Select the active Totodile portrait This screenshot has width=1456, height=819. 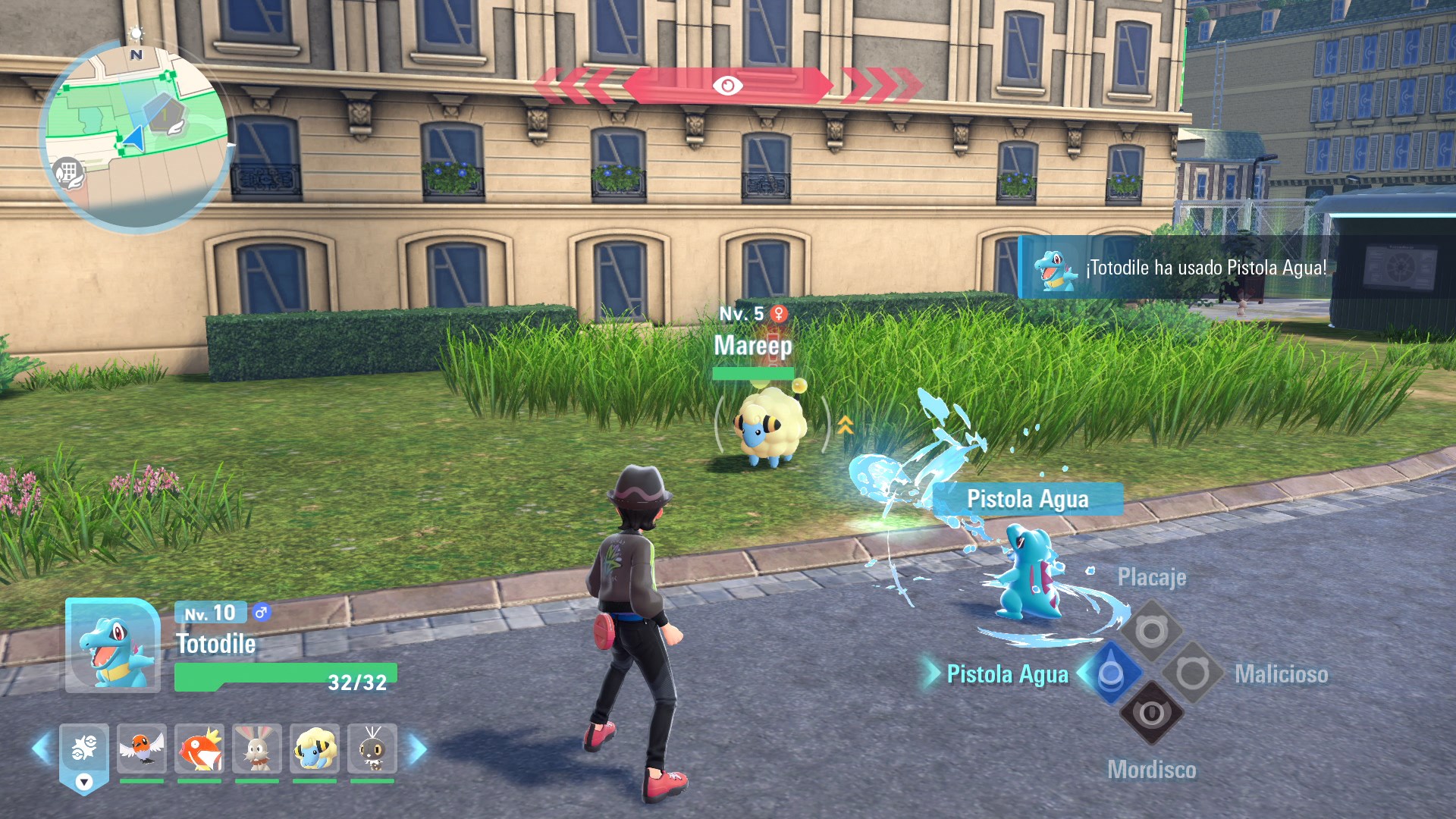[113, 646]
